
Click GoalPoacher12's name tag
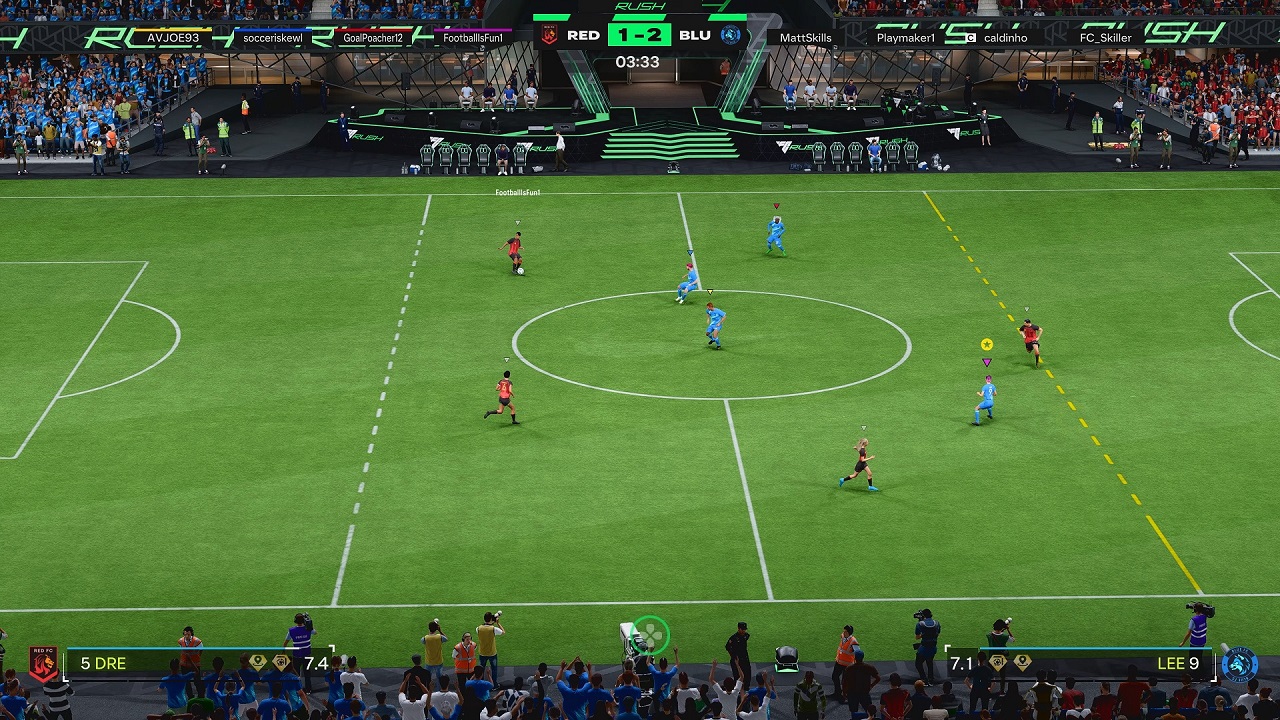pyautogui.click(x=373, y=38)
